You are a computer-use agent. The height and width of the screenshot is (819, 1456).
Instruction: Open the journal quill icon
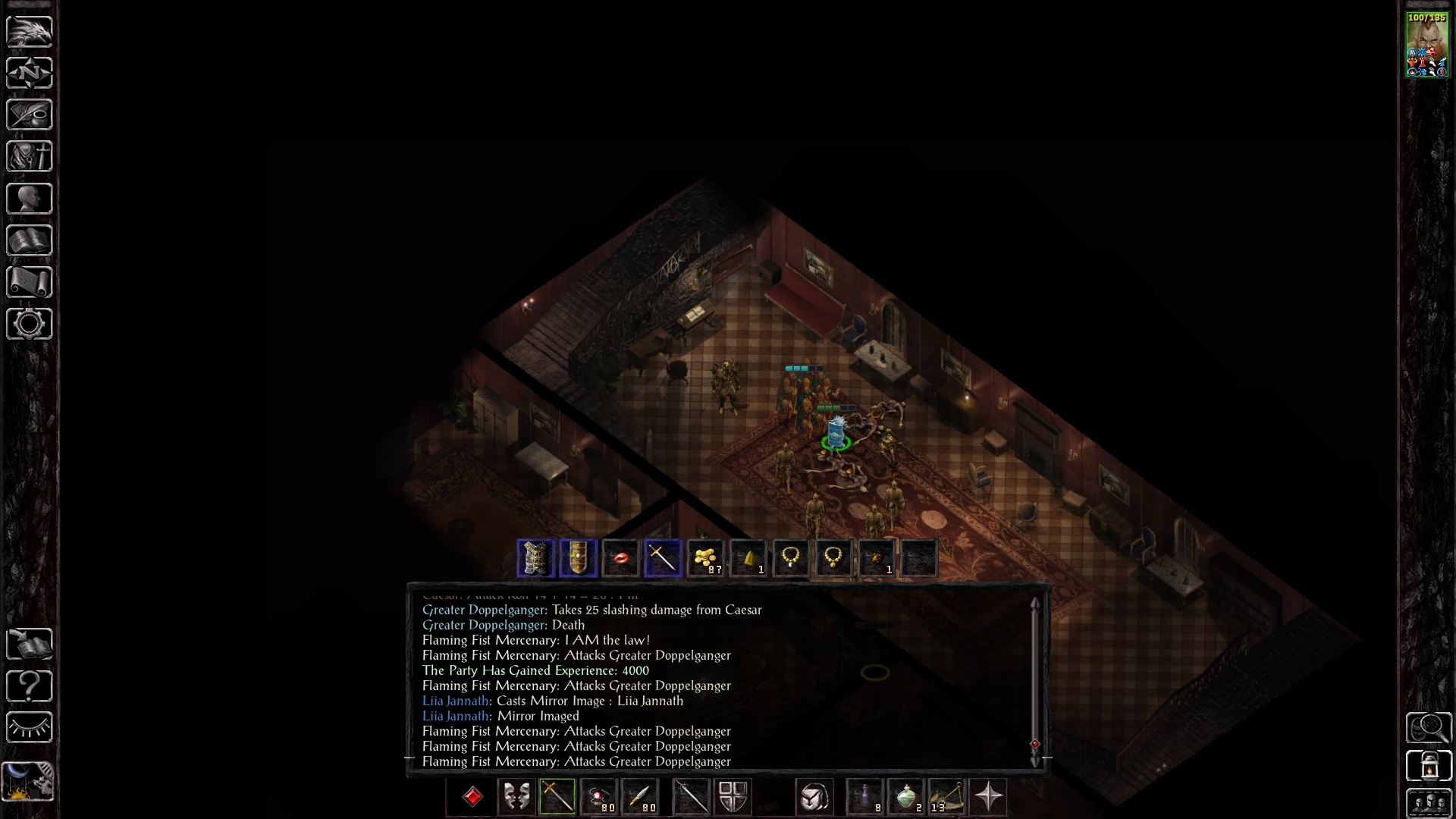pos(29,115)
